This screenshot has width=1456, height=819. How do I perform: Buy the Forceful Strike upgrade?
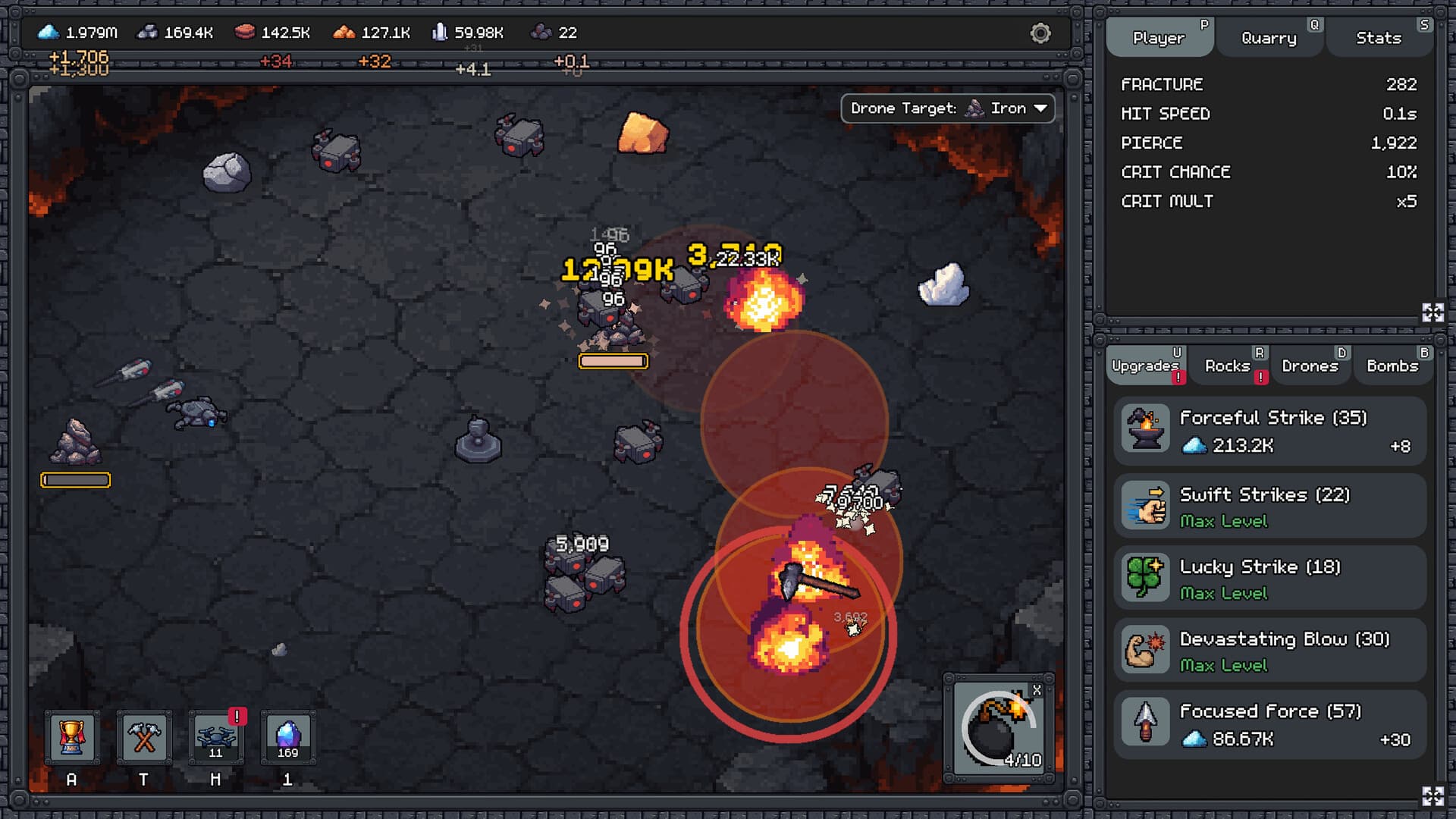(1269, 431)
